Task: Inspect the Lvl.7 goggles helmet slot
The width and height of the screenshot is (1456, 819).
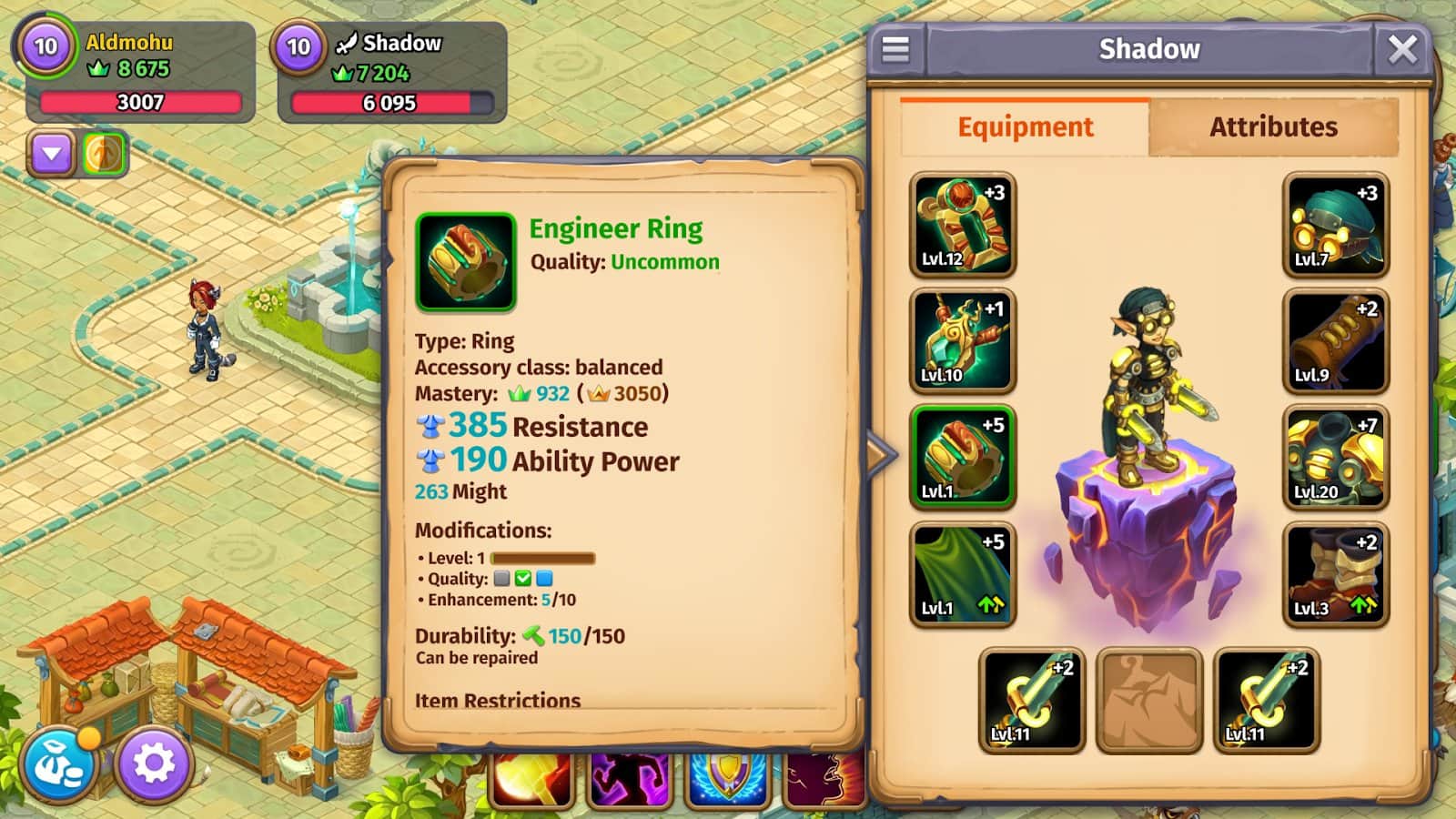Action: (x=1335, y=225)
